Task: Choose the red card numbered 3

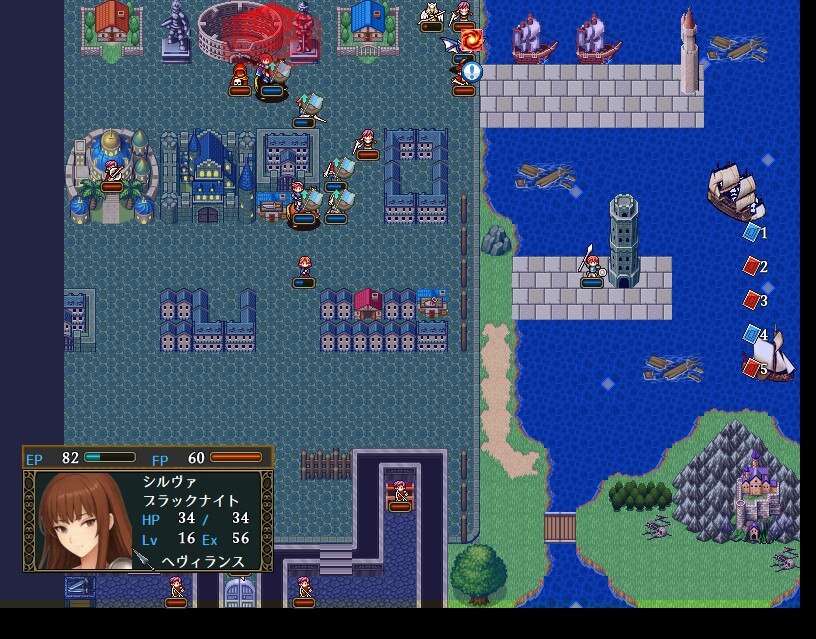Action: pos(753,300)
